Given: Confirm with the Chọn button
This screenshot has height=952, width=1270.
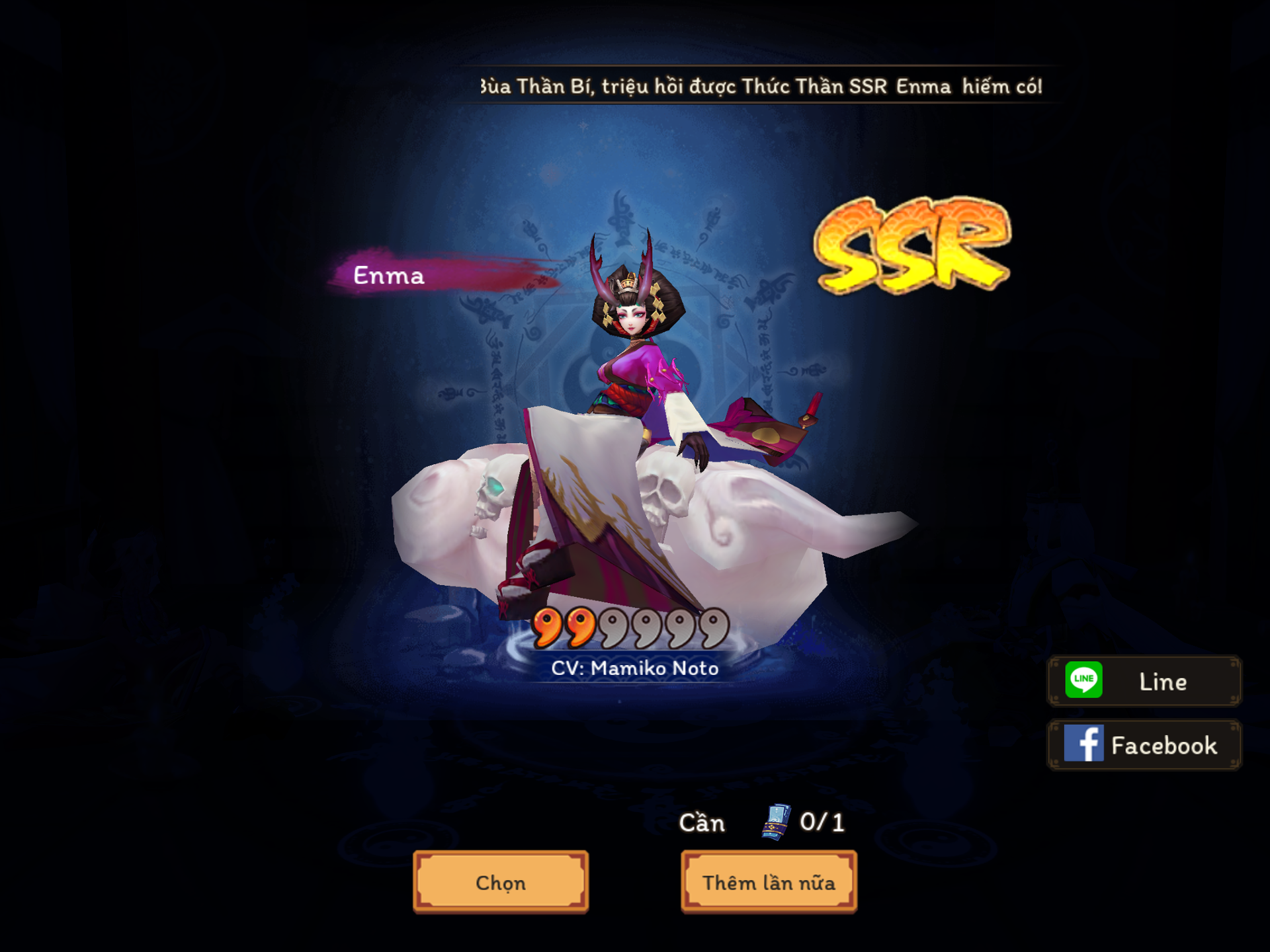Looking at the screenshot, I should coord(501,882).
